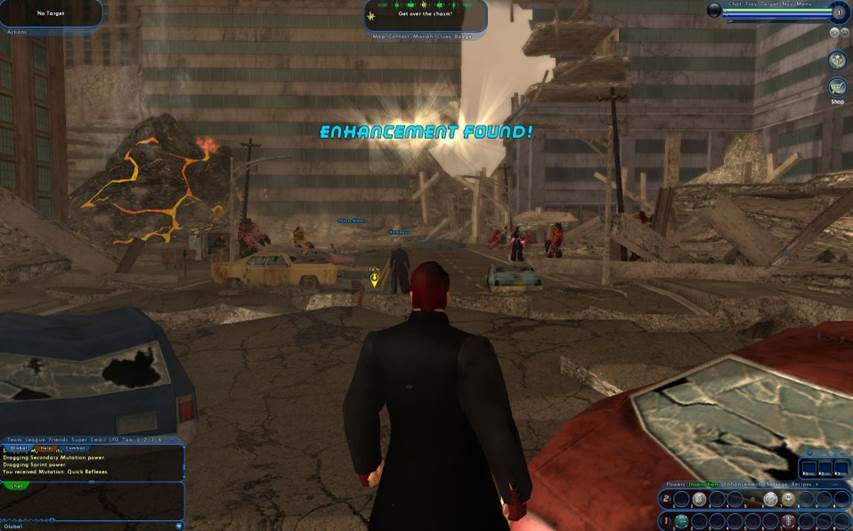Switch to the Global chat tab
853x531 pixels.
18,448
